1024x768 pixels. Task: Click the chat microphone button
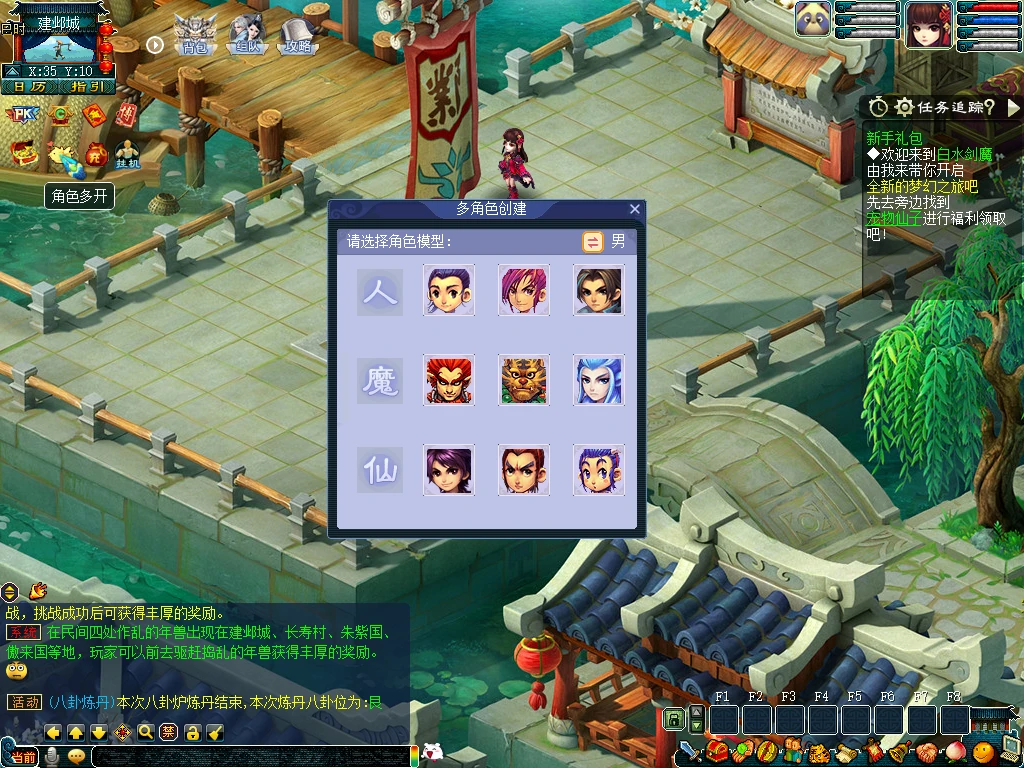53,757
